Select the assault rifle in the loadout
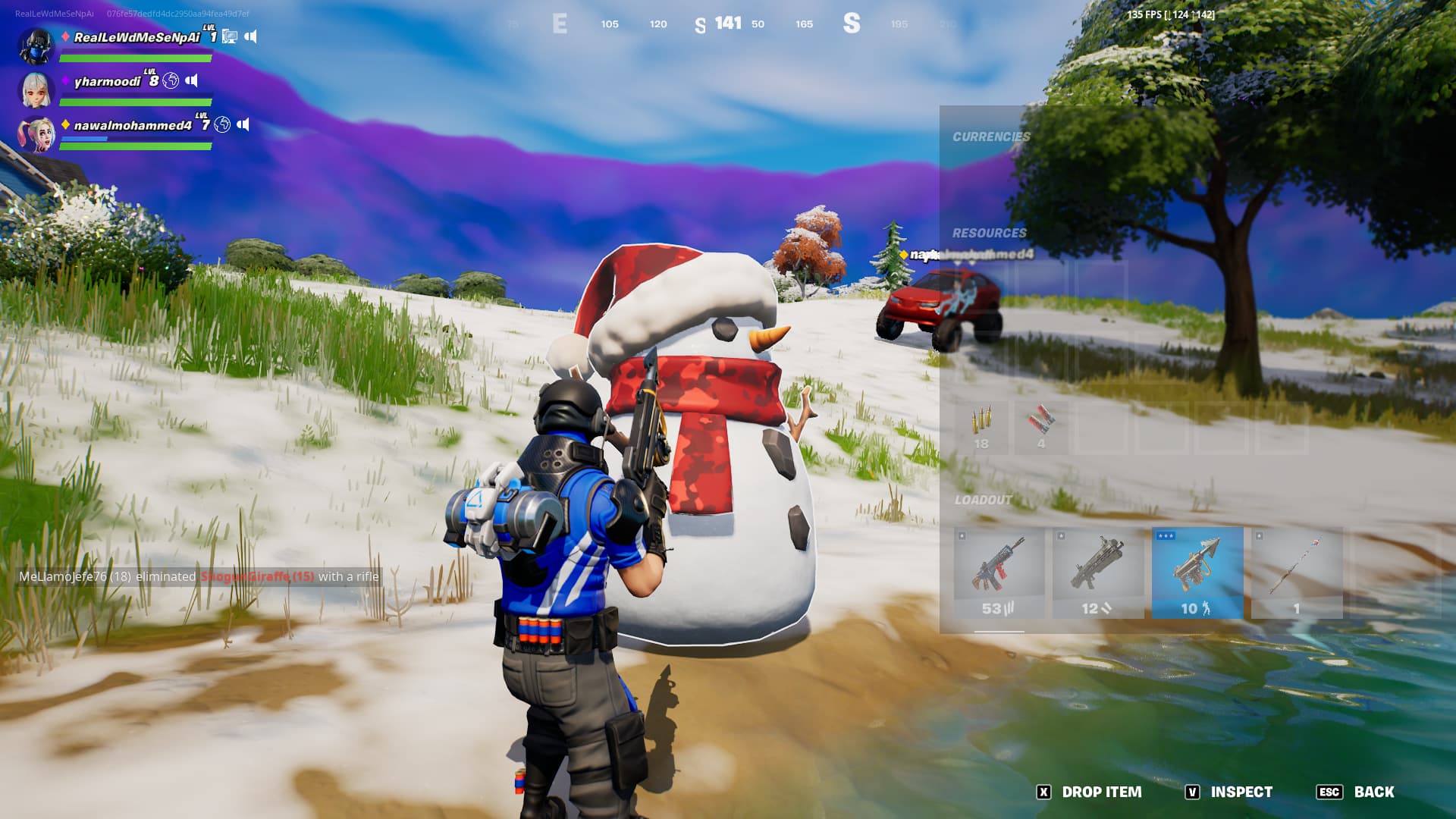The image size is (1456, 819). [998, 569]
